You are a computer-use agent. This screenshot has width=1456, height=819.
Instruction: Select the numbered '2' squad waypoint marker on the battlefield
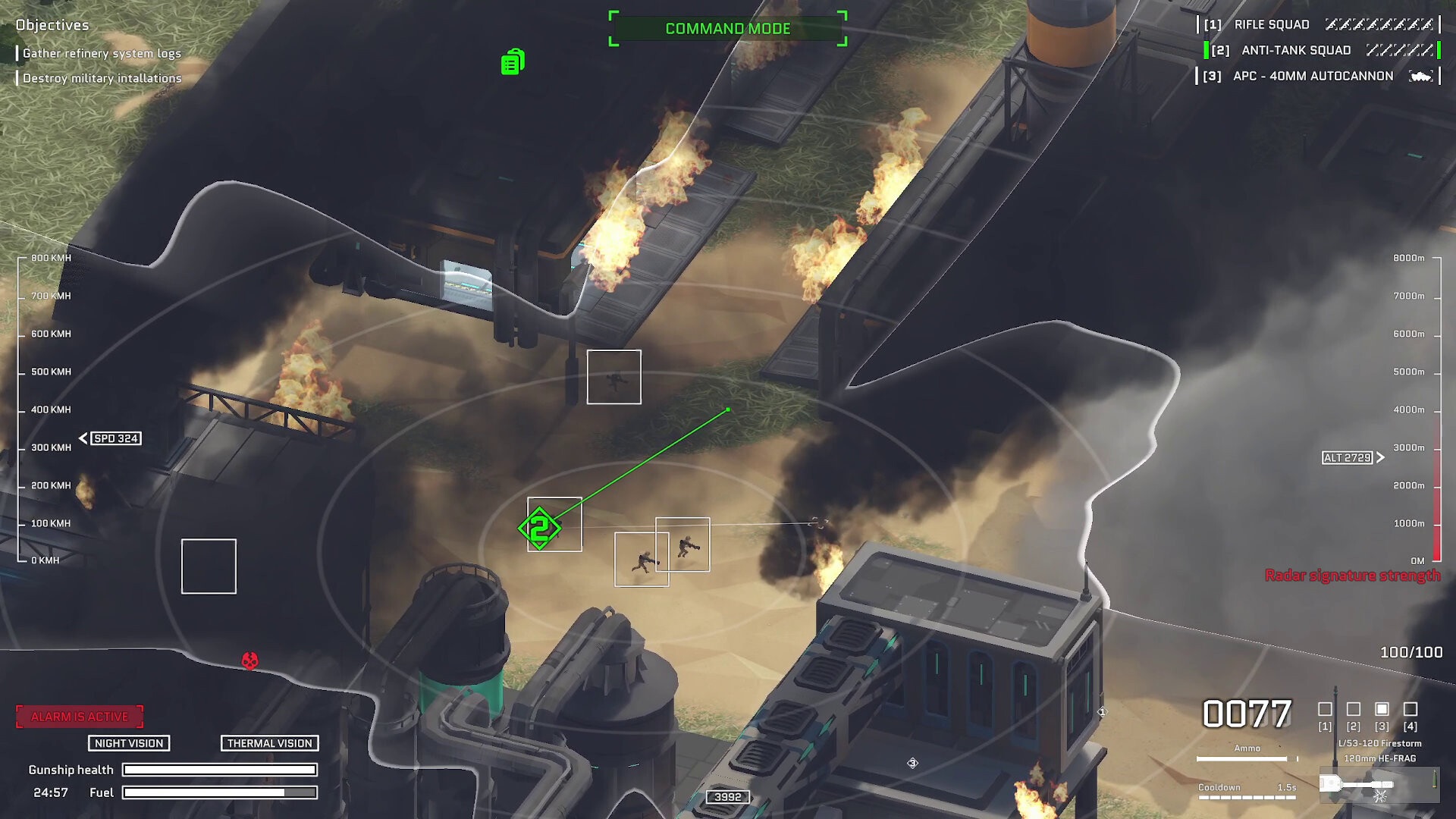click(x=540, y=527)
